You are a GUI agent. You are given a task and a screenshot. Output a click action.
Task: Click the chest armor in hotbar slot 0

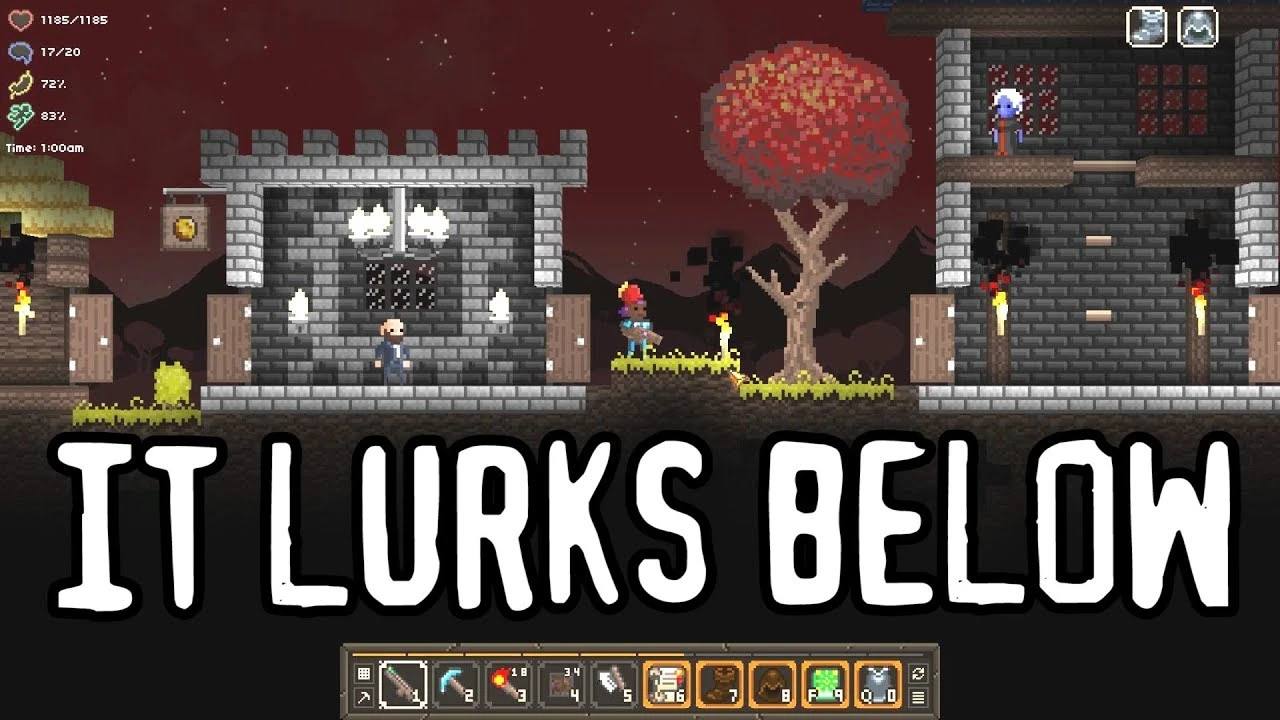pyautogui.click(x=875, y=683)
